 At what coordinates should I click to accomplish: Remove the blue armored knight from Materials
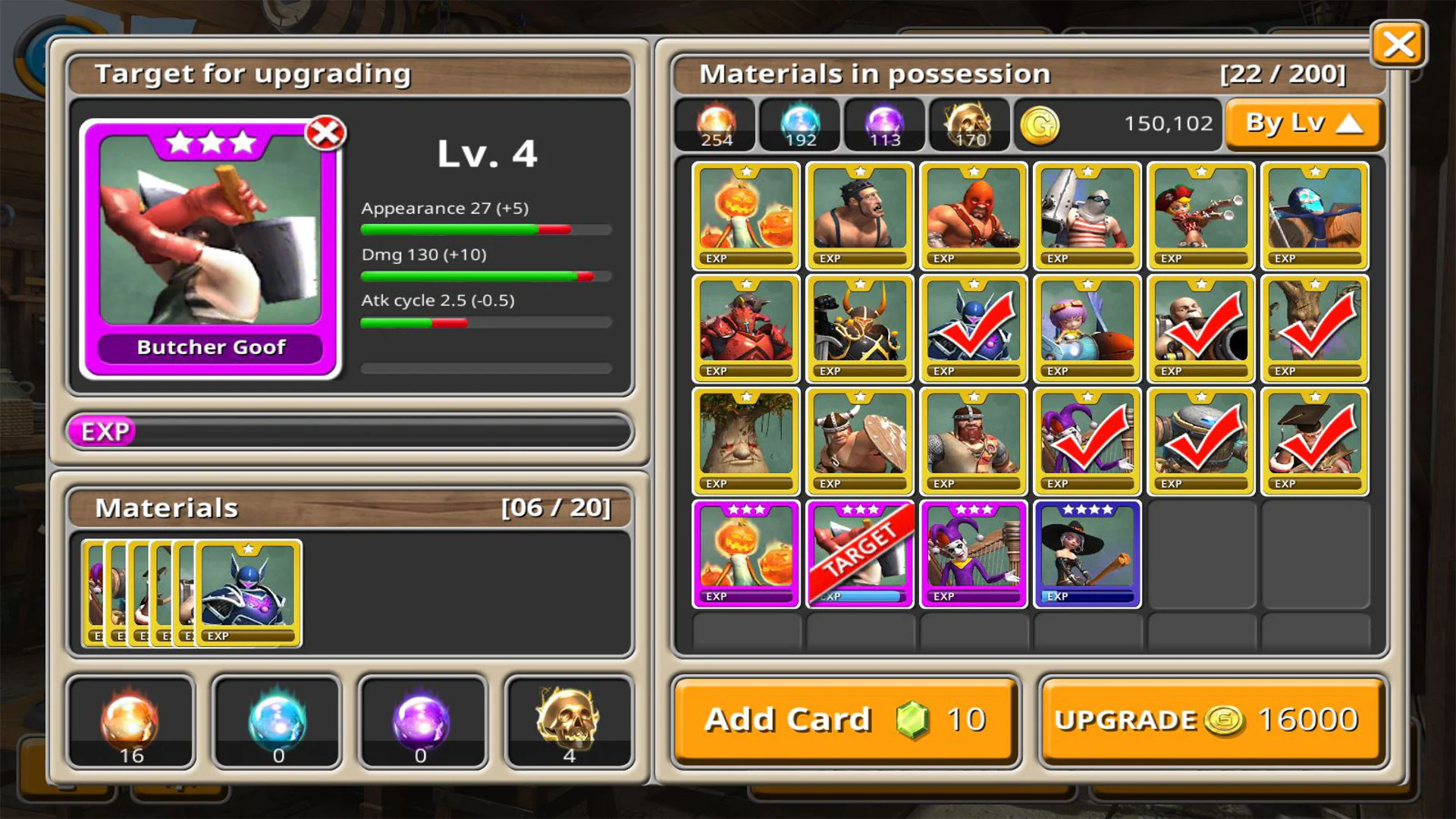(249, 593)
